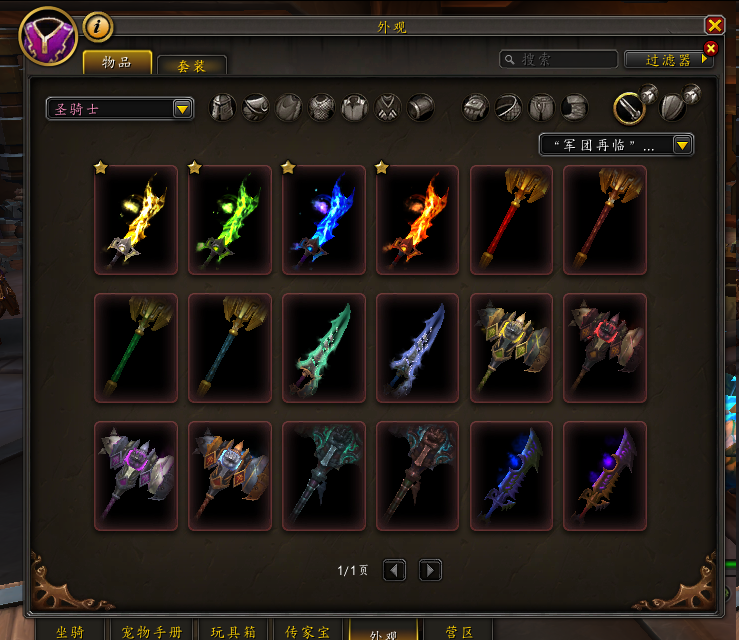
Task: Switch to the 宠物手册 pet journal tab
Action: tap(147, 631)
